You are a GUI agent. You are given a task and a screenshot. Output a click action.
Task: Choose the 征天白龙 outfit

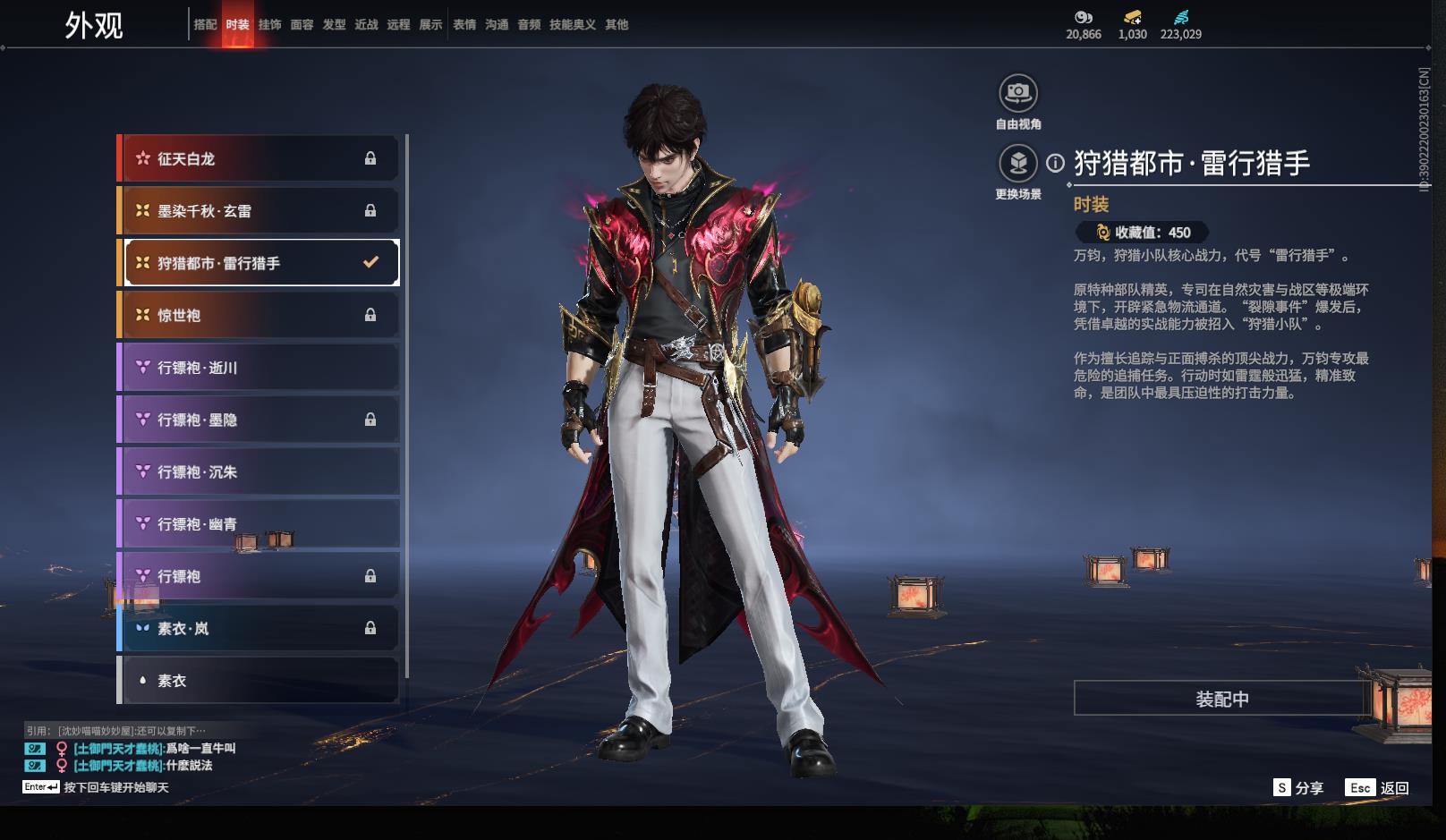click(259, 158)
